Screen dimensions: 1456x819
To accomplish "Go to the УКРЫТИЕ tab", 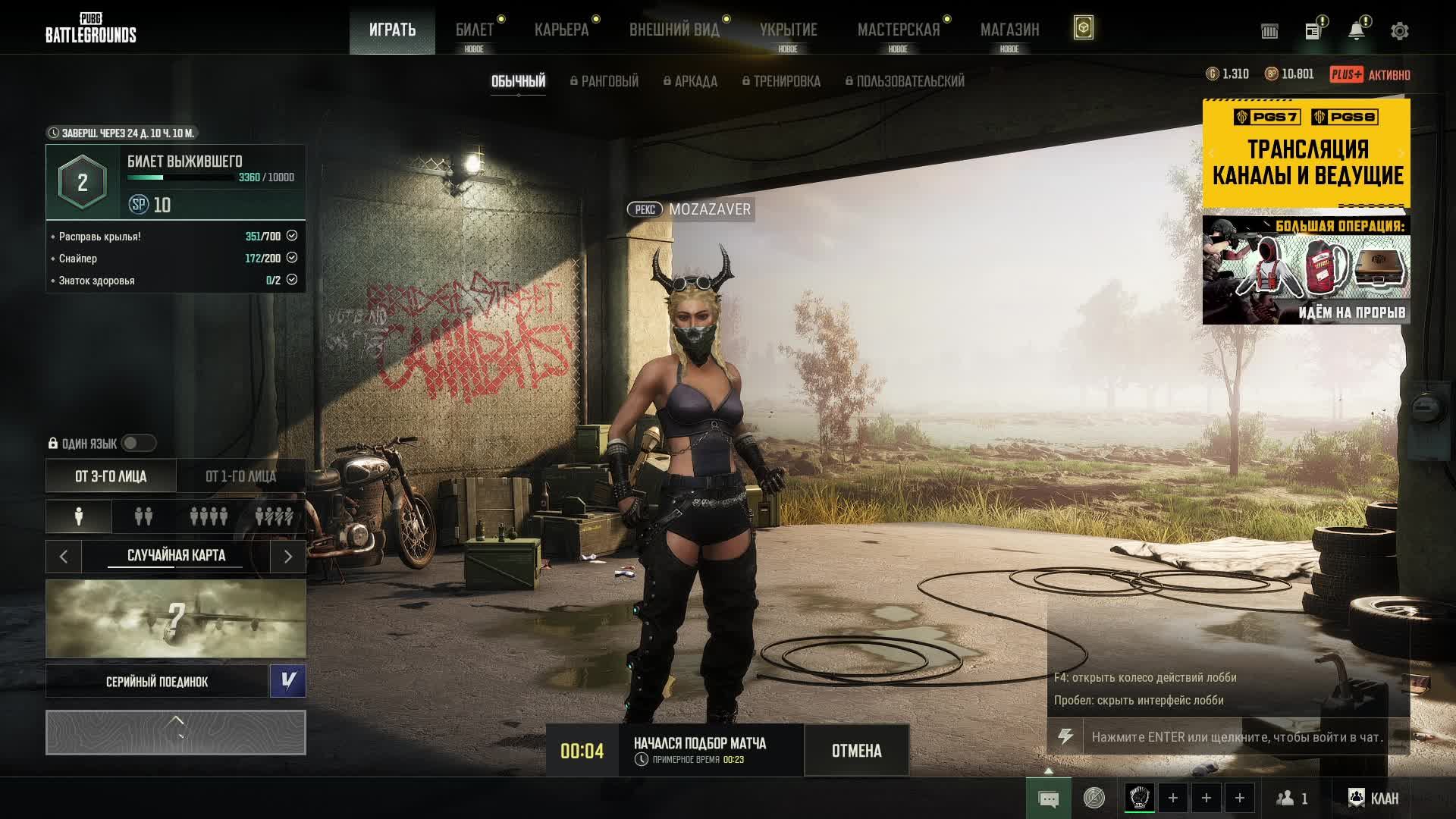I will [788, 30].
